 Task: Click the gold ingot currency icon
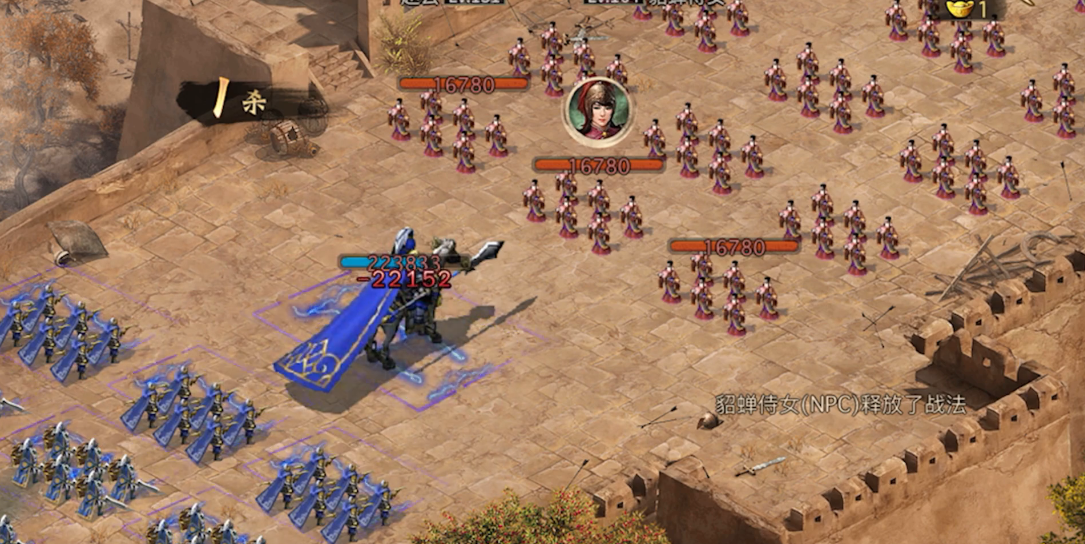[x=960, y=9]
